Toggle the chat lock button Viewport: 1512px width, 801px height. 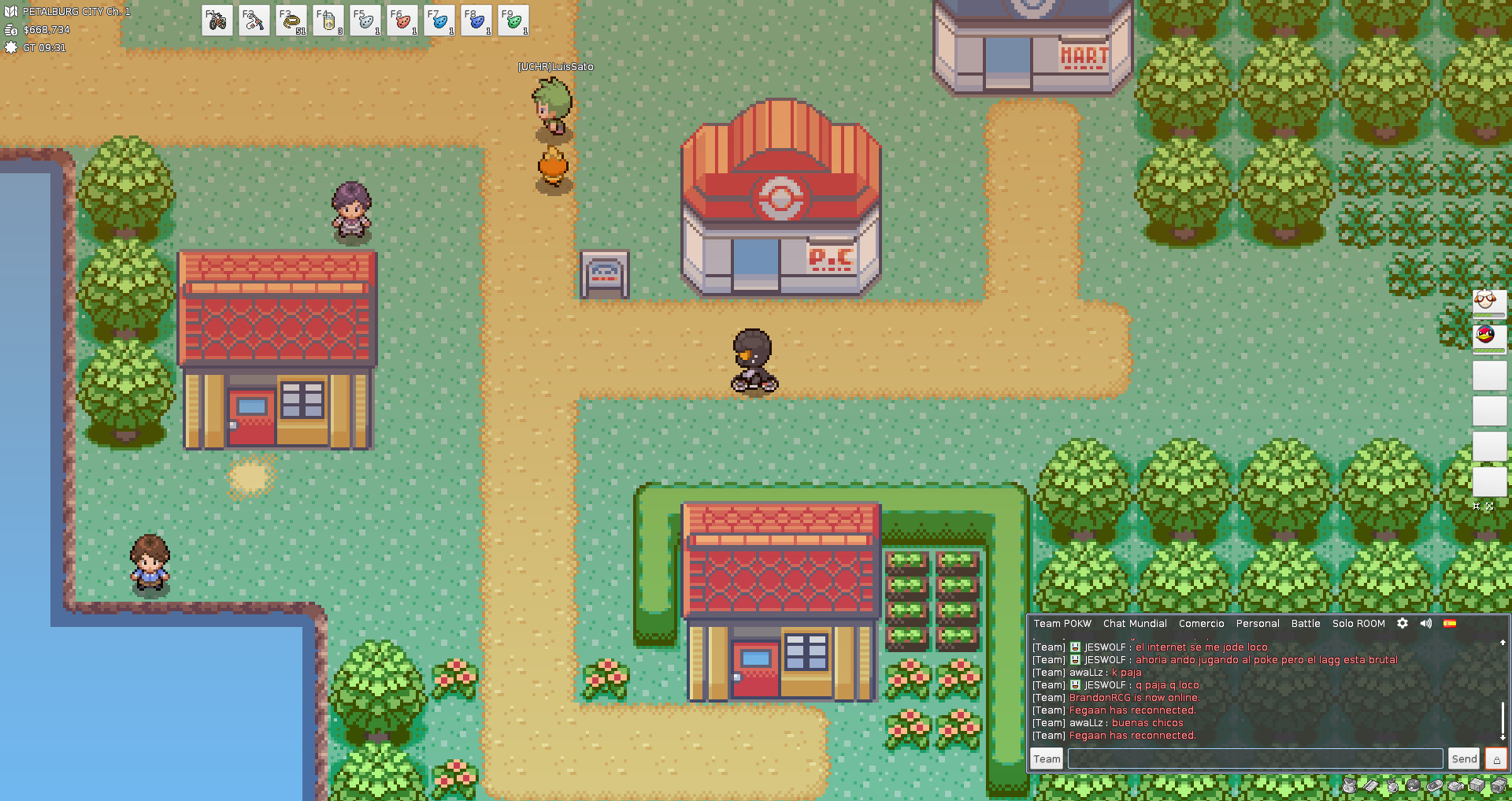(x=1496, y=758)
